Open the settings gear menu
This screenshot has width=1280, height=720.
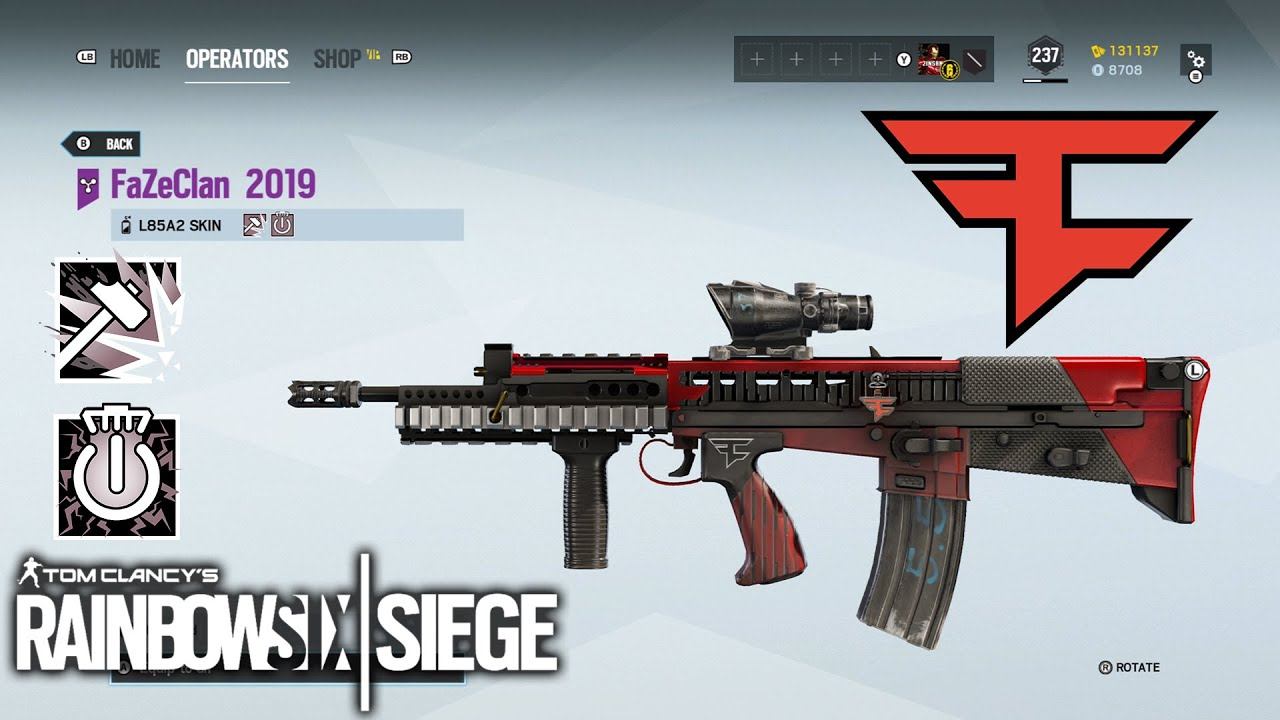pos(1195,59)
